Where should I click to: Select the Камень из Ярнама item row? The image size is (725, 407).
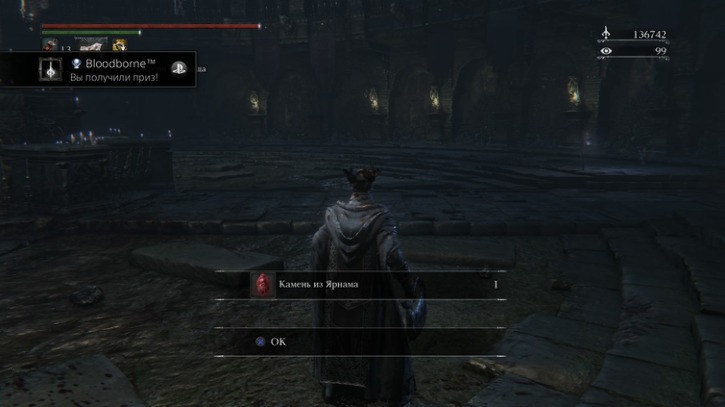click(375, 285)
